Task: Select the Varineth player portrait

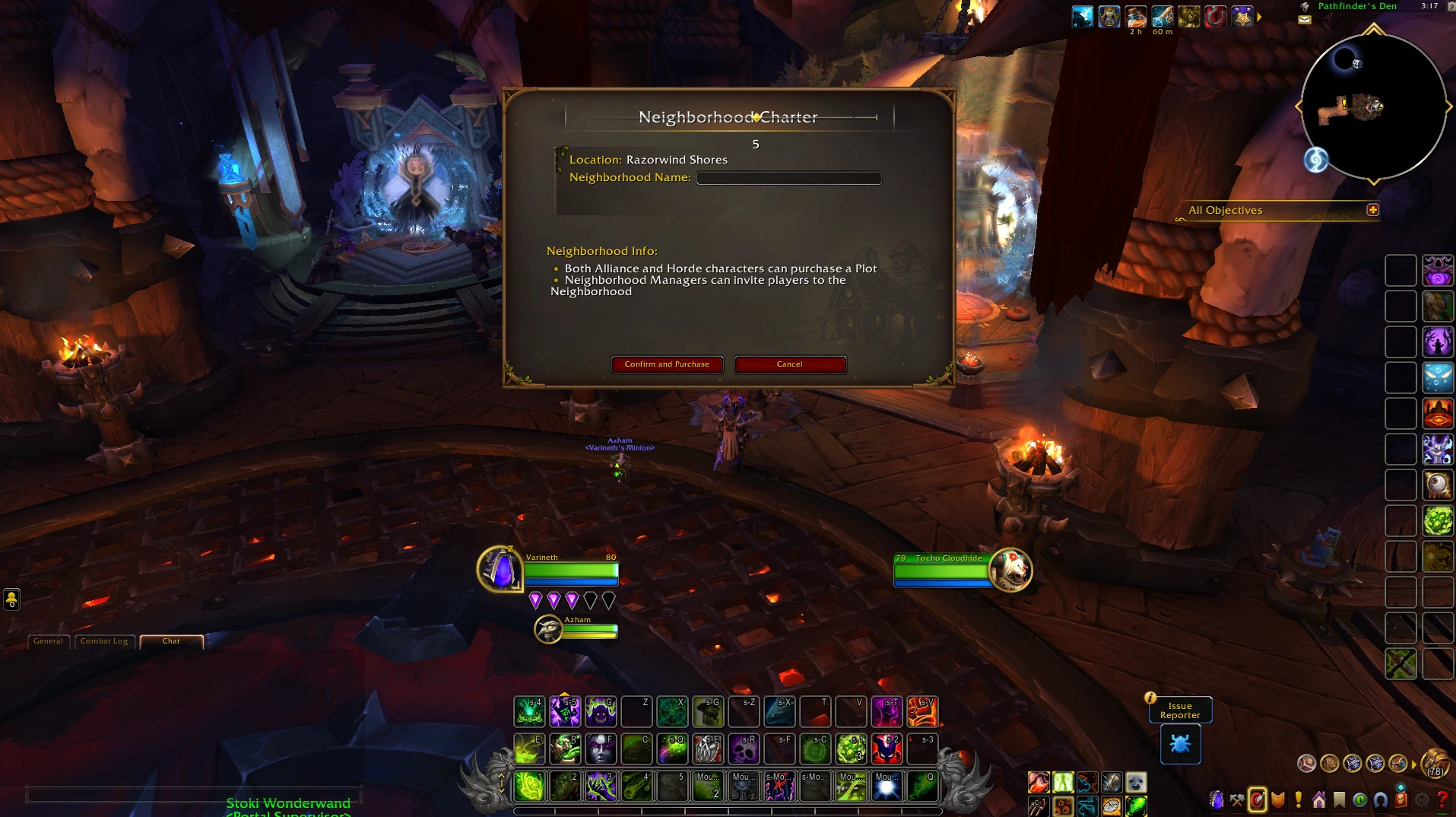Action: pos(500,568)
